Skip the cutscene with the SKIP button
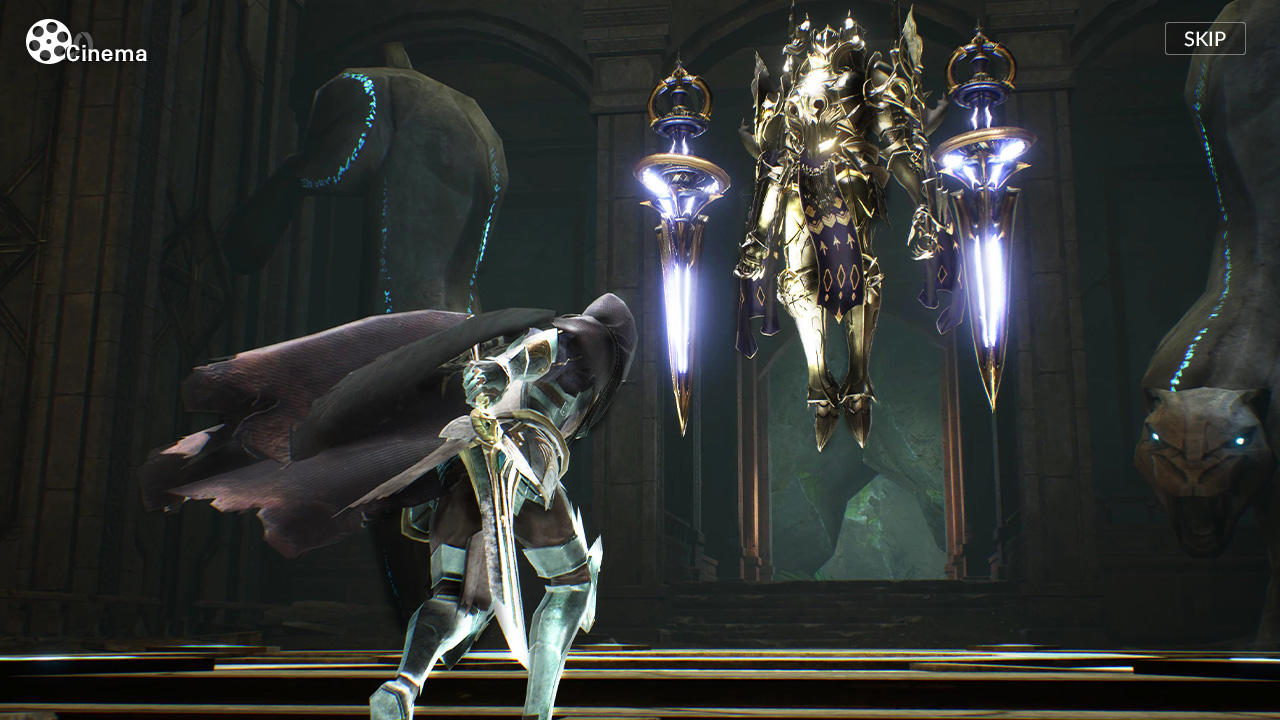This screenshot has height=720, width=1280. (1204, 38)
